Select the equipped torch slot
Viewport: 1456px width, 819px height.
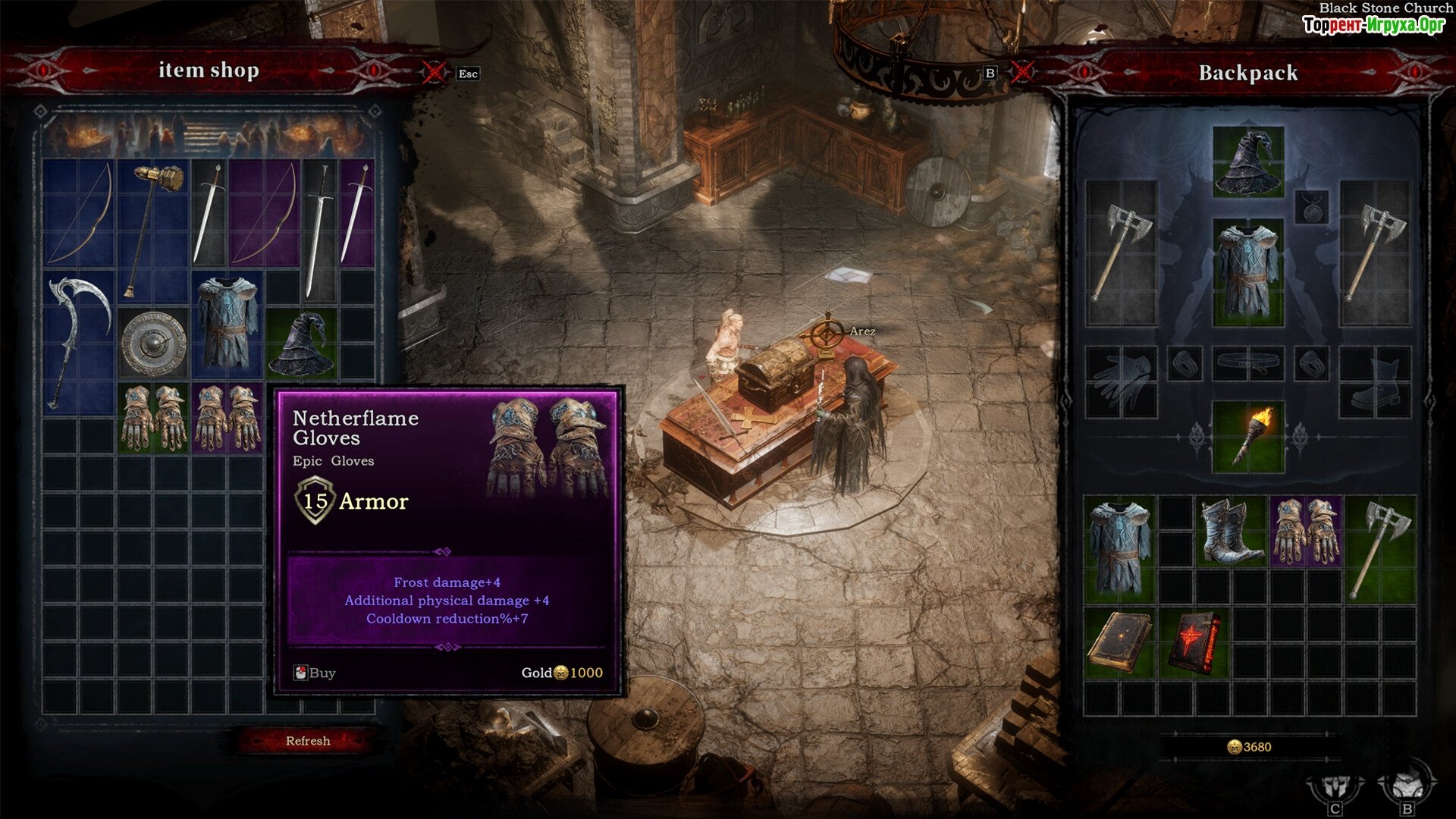point(1247,438)
